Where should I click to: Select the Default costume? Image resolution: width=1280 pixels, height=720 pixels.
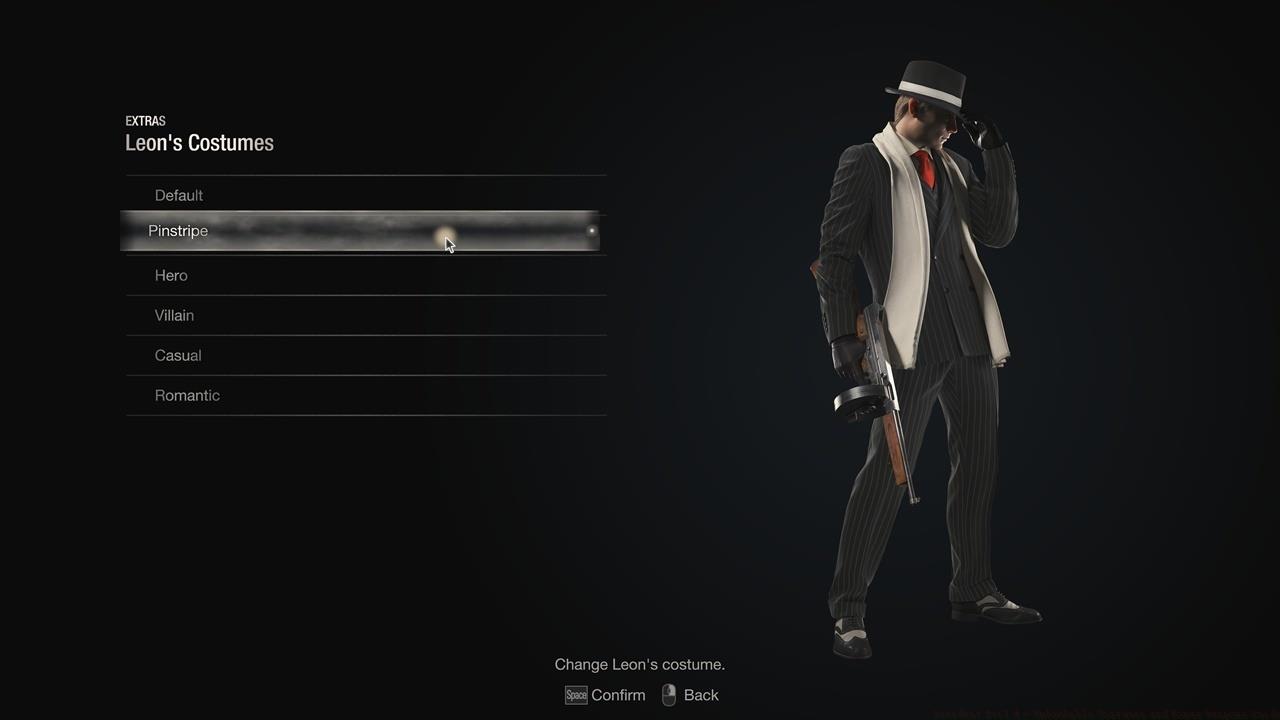click(178, 195)
